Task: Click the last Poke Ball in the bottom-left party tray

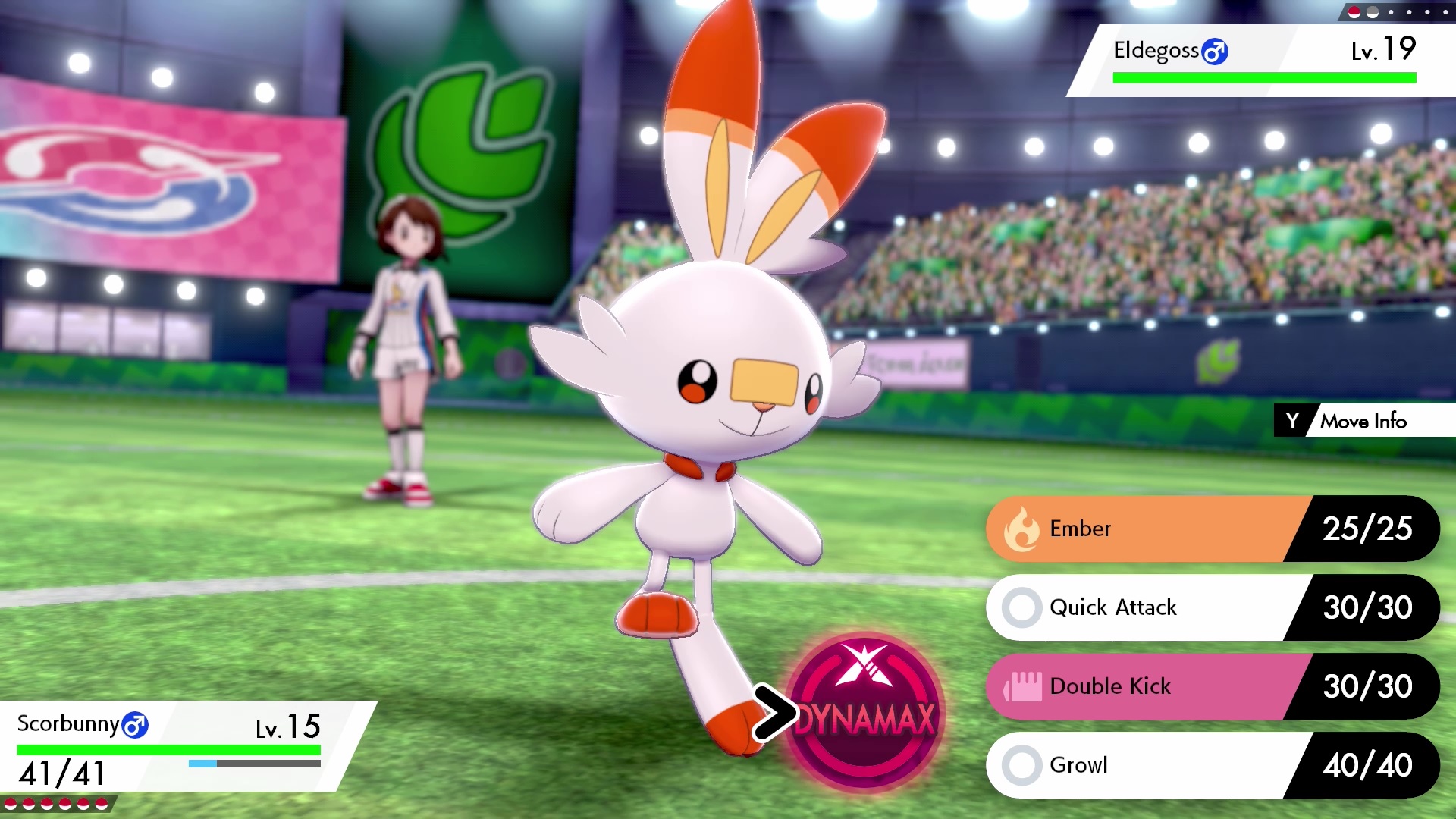Action: tap(101, 804)
